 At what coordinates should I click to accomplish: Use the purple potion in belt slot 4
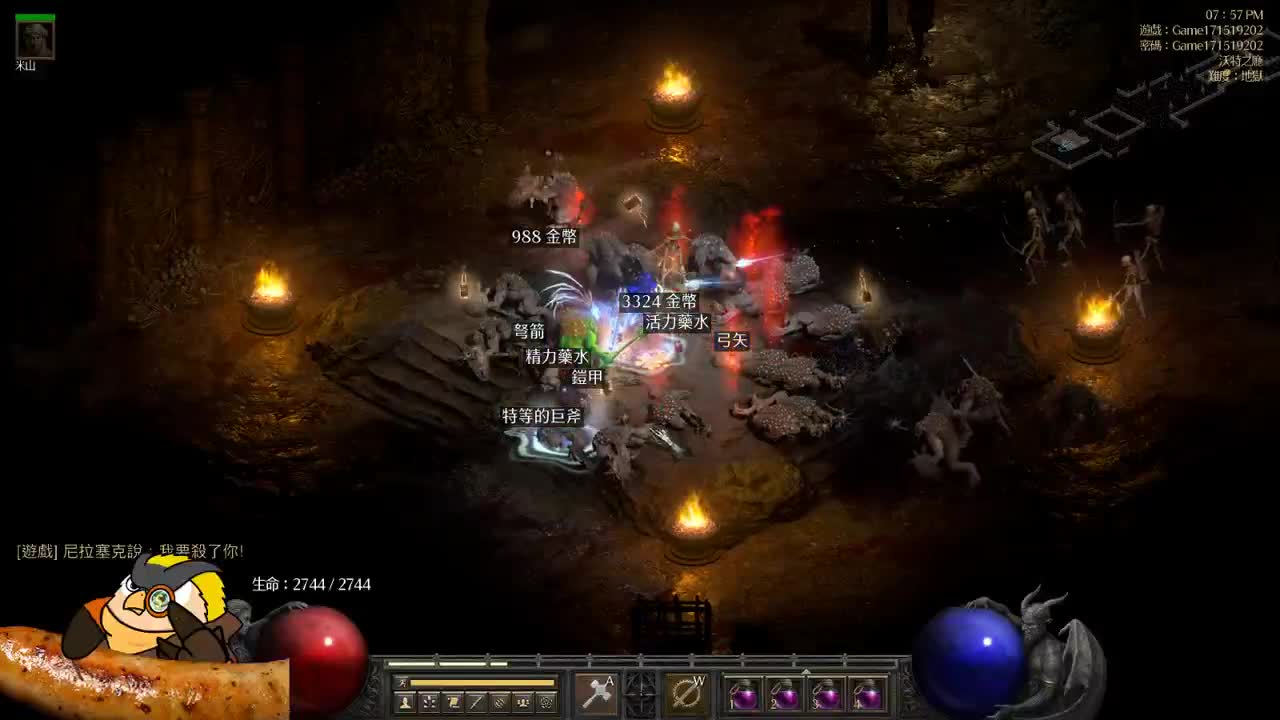[x=868, y=695]
